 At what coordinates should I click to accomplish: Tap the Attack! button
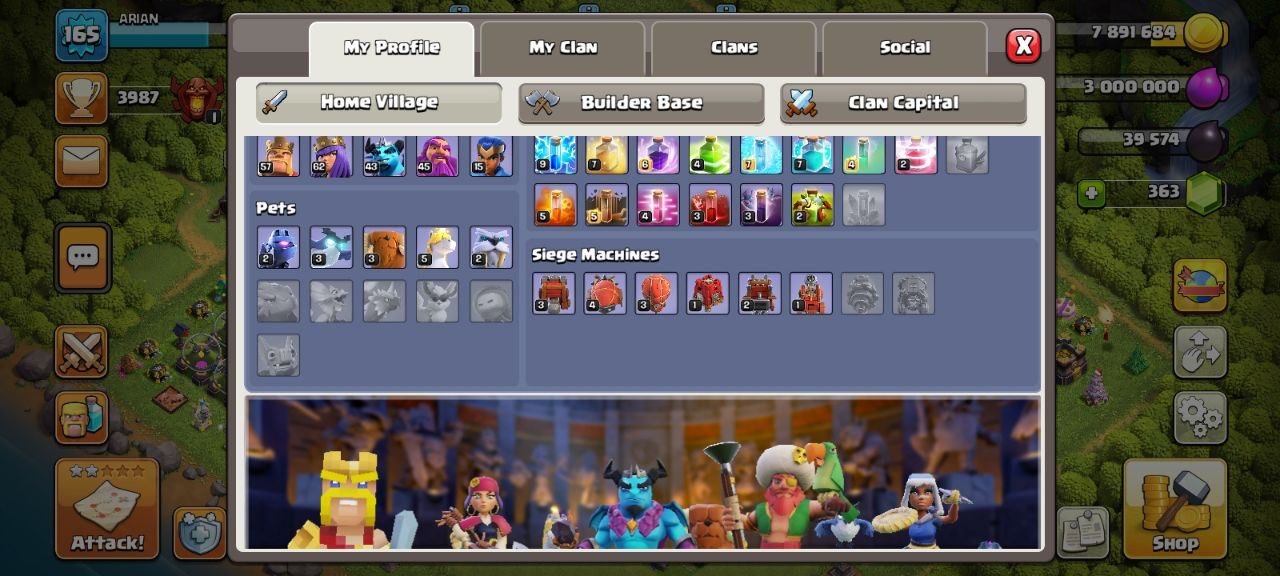107,508
